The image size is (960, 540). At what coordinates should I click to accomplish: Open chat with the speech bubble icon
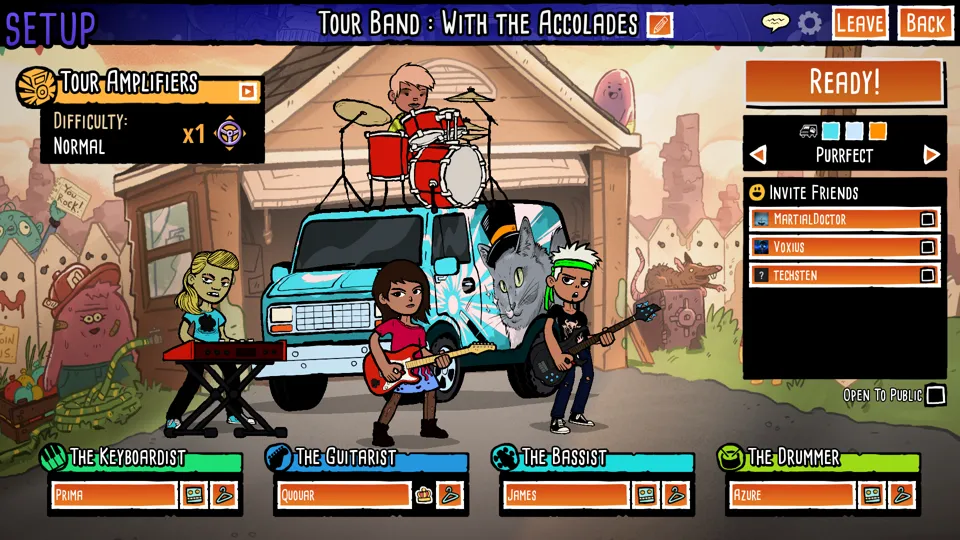click(775, 23)
